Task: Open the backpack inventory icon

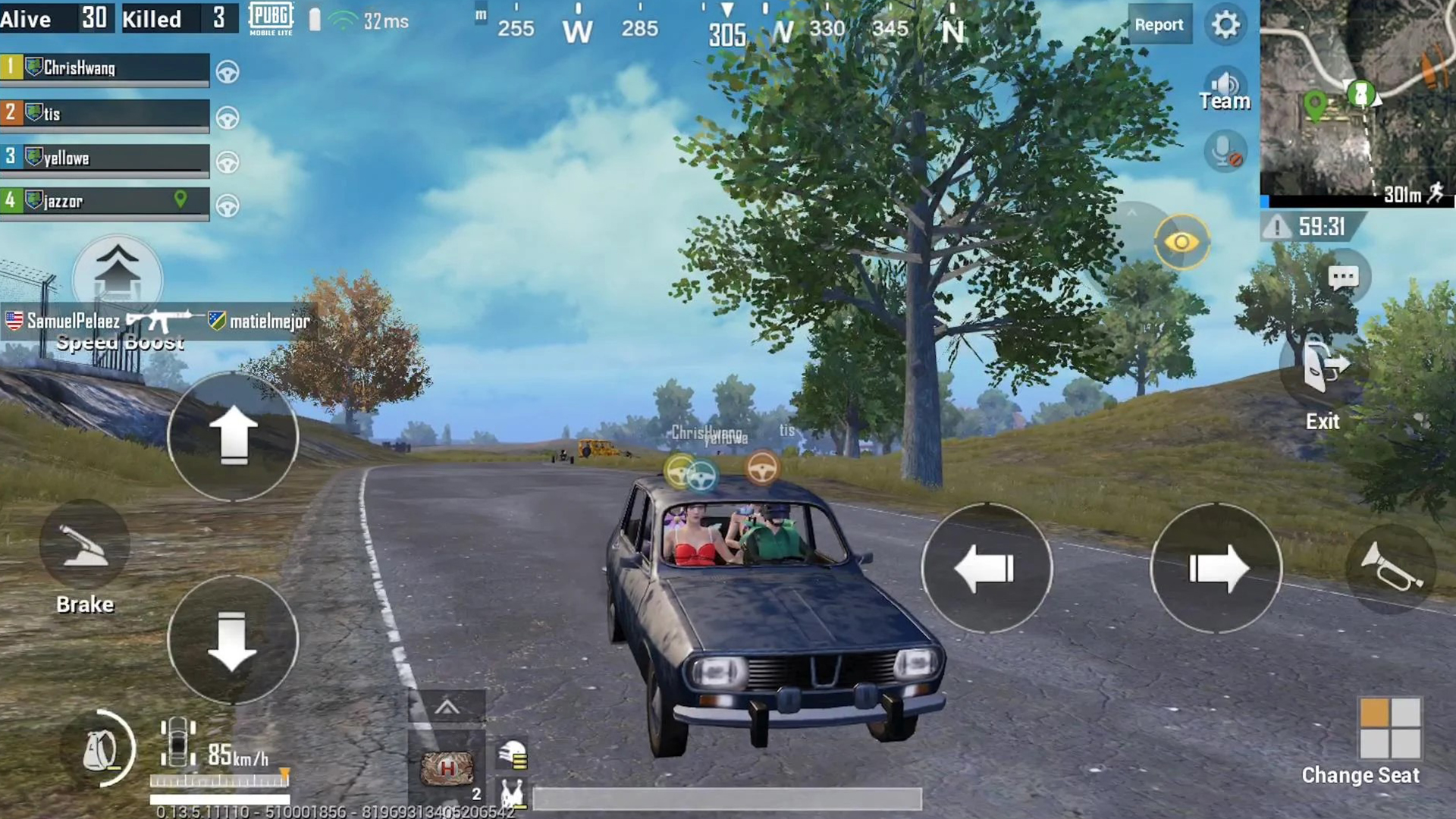Action: point(99,749)
